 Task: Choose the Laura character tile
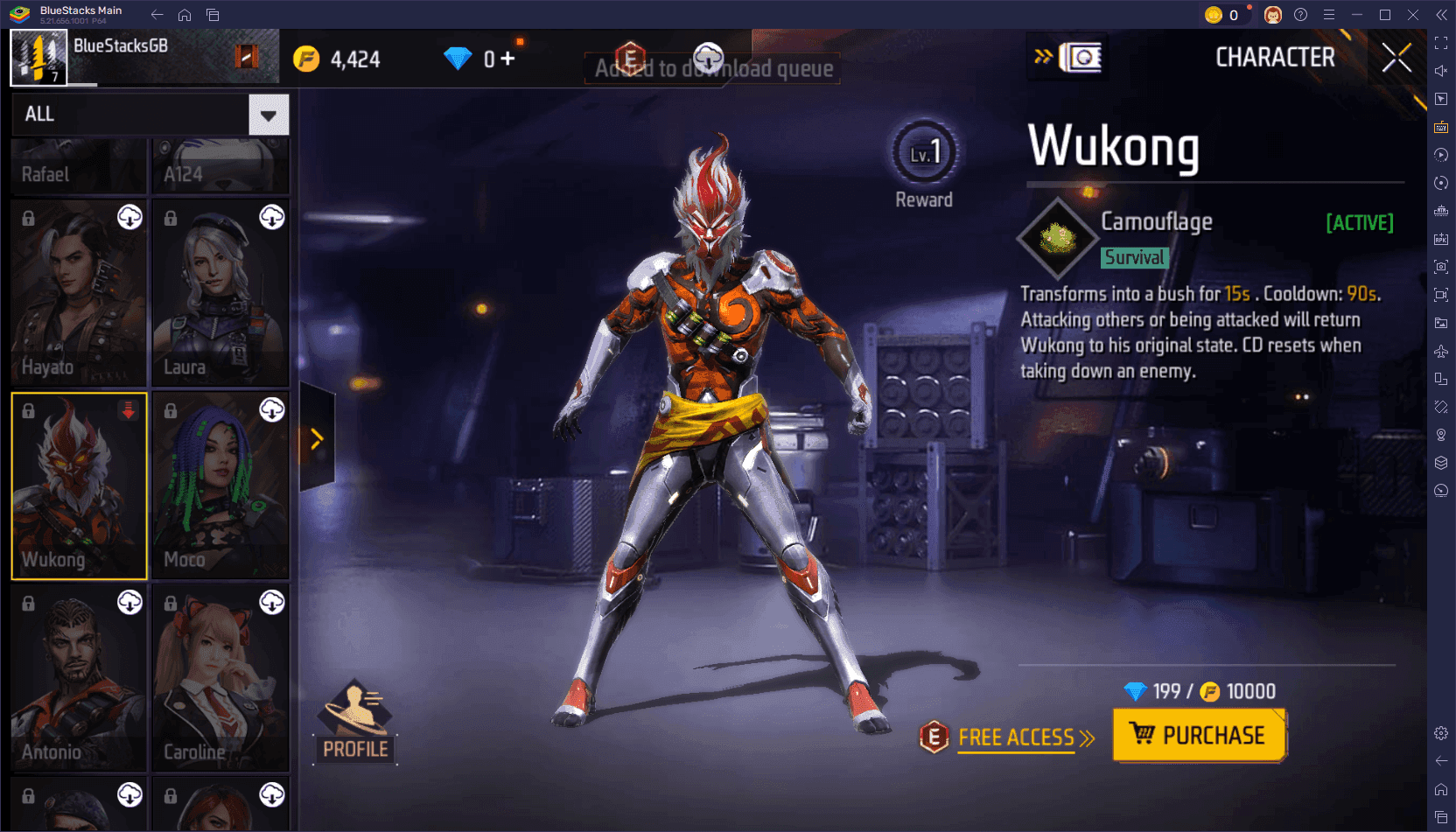(220, 292)
